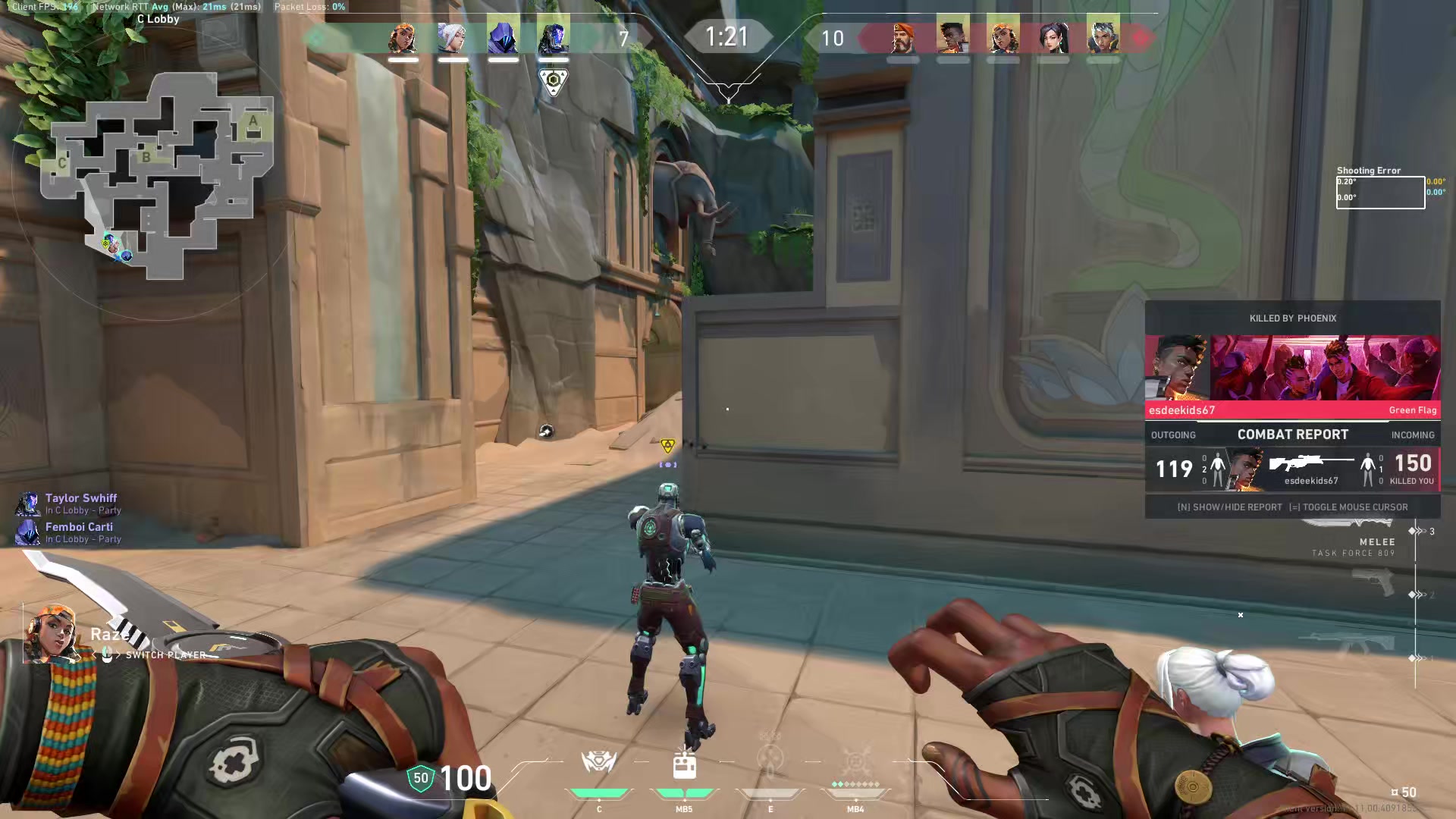This screenshot has width=1456, height=819.
Task: Click the Shooting Error graph box
Action: [x=1379, y=193]
